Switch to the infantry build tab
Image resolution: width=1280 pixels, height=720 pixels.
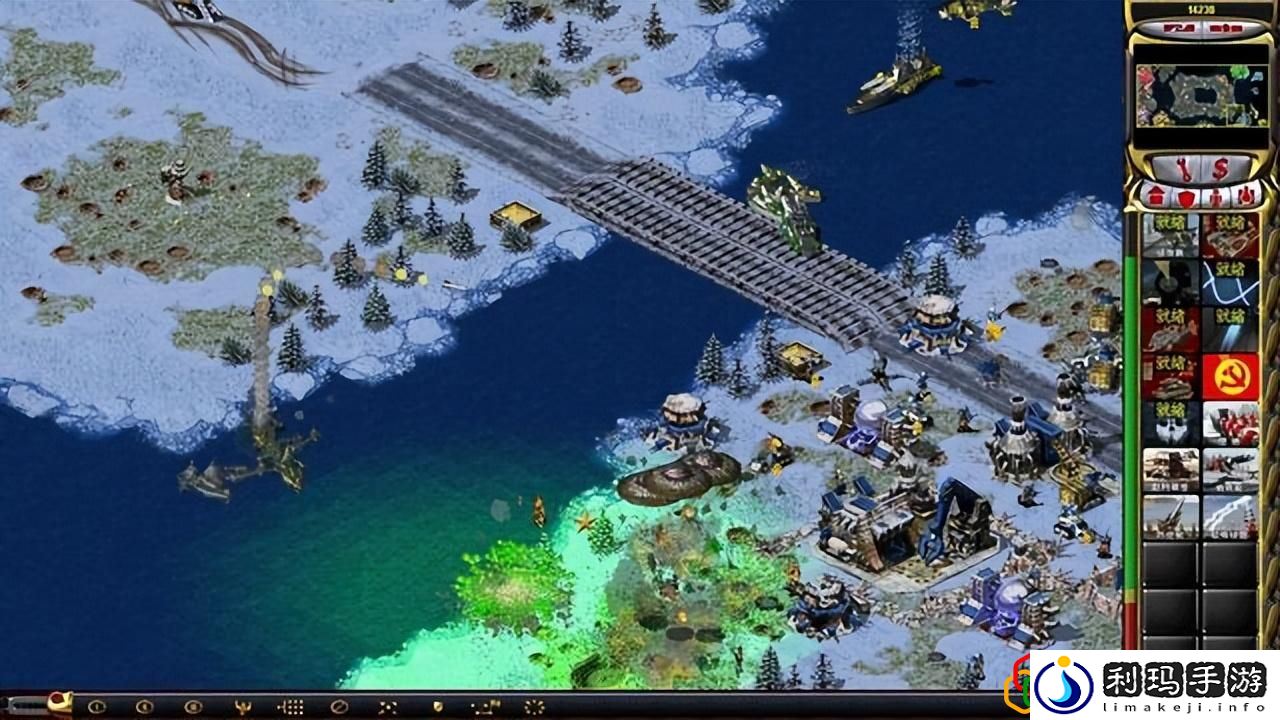point(1214,196)
